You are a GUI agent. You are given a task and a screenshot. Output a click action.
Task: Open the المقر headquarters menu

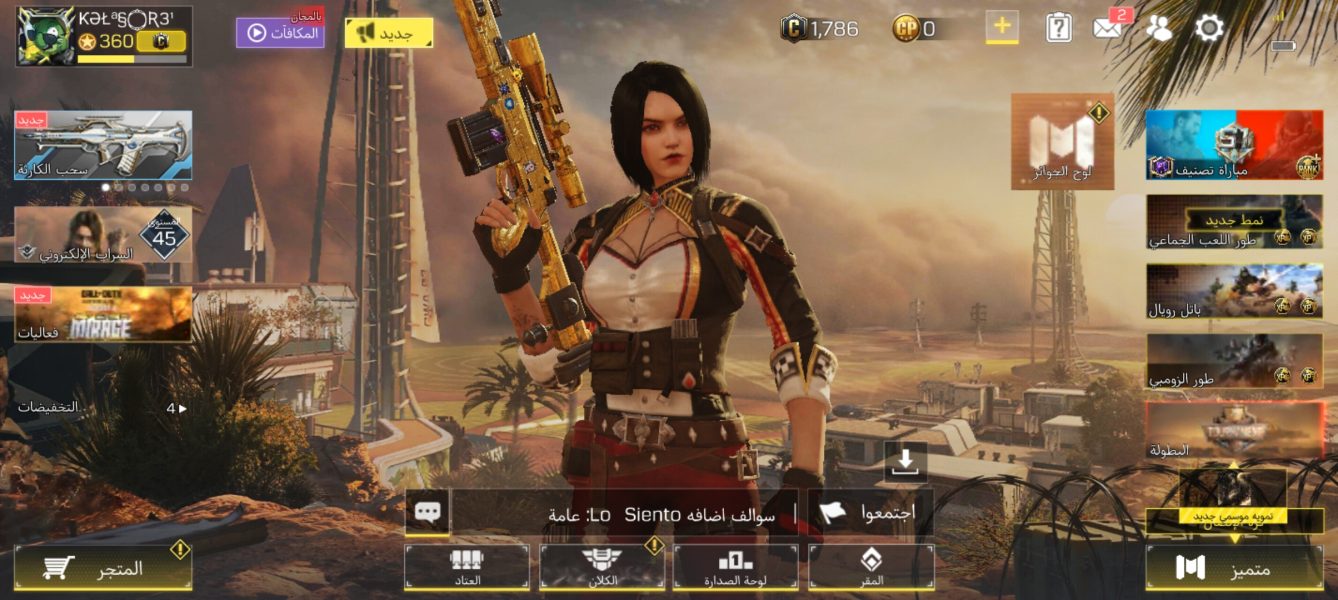tap(871, 567)
